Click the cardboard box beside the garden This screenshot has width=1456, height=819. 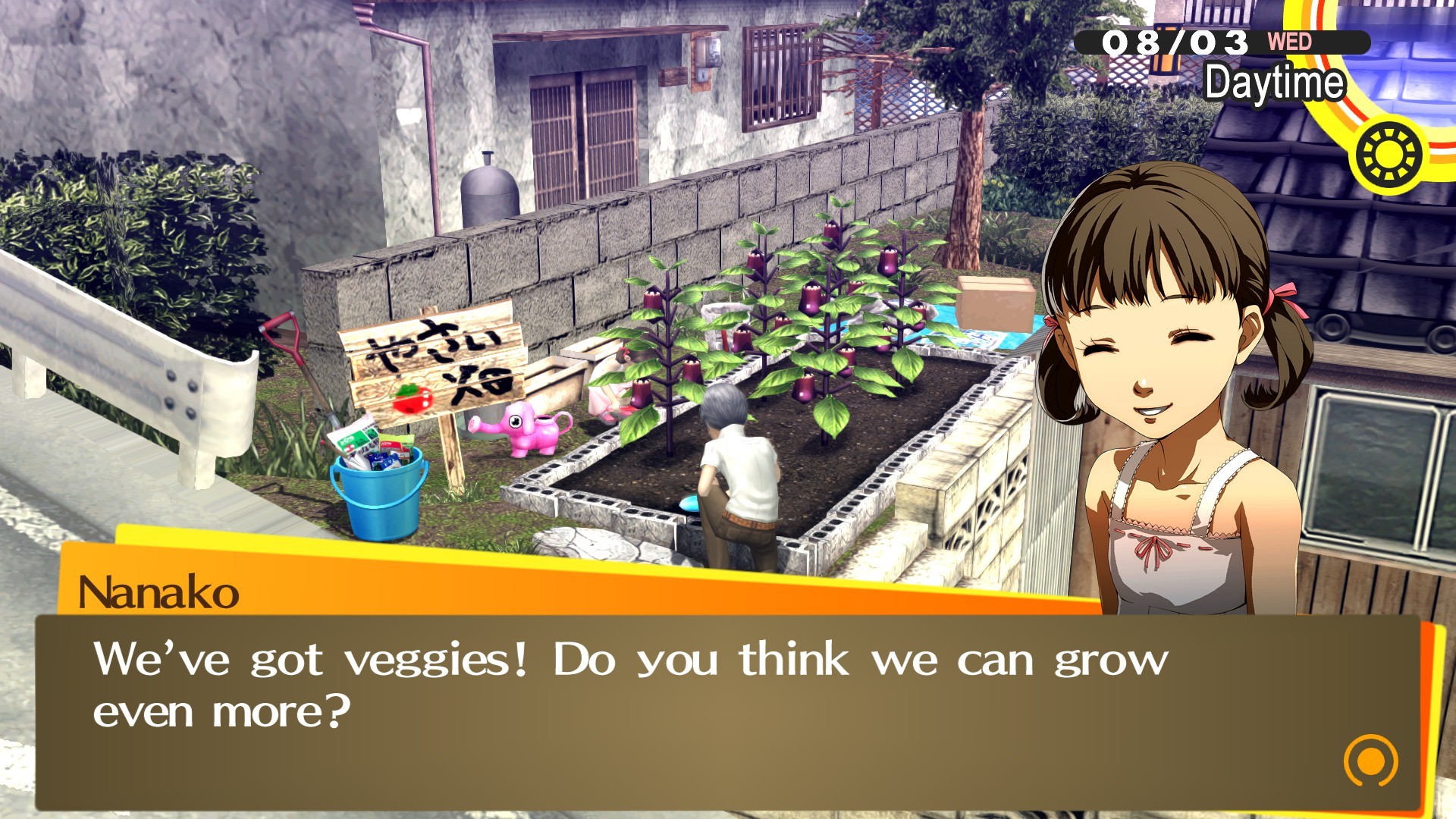tap(995, 303)
